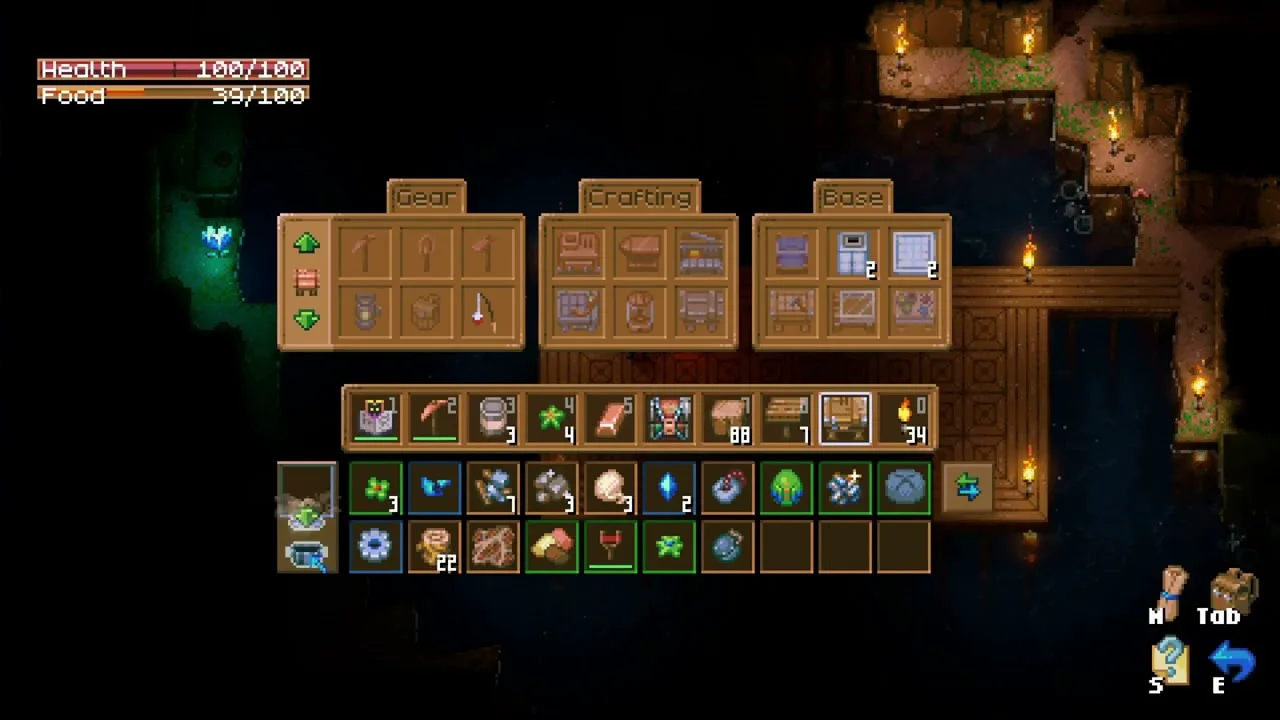Select the copper bar hotbar slot

(x=610, y=418)
